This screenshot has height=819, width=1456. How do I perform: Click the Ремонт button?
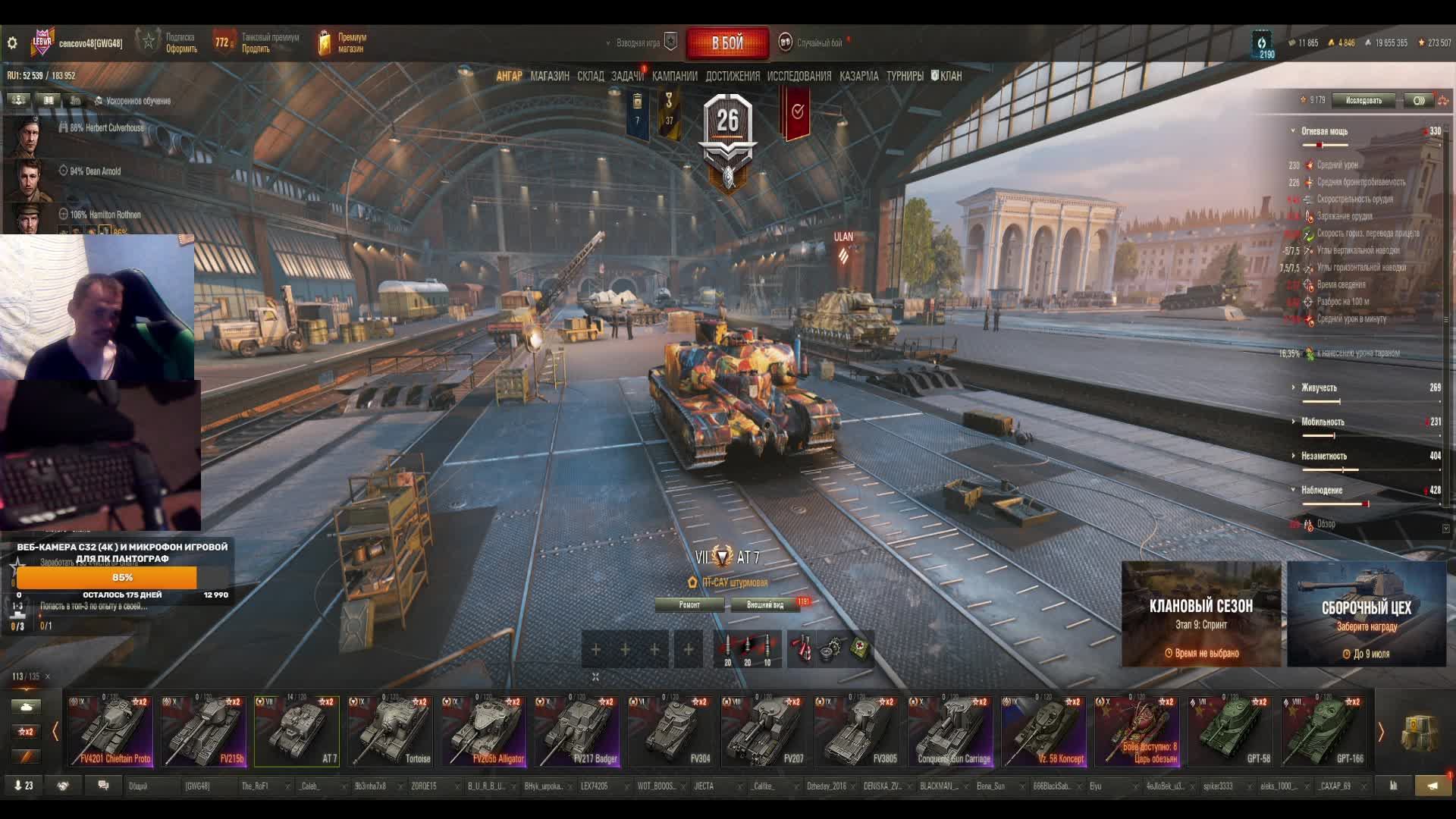tap(689, 604)
